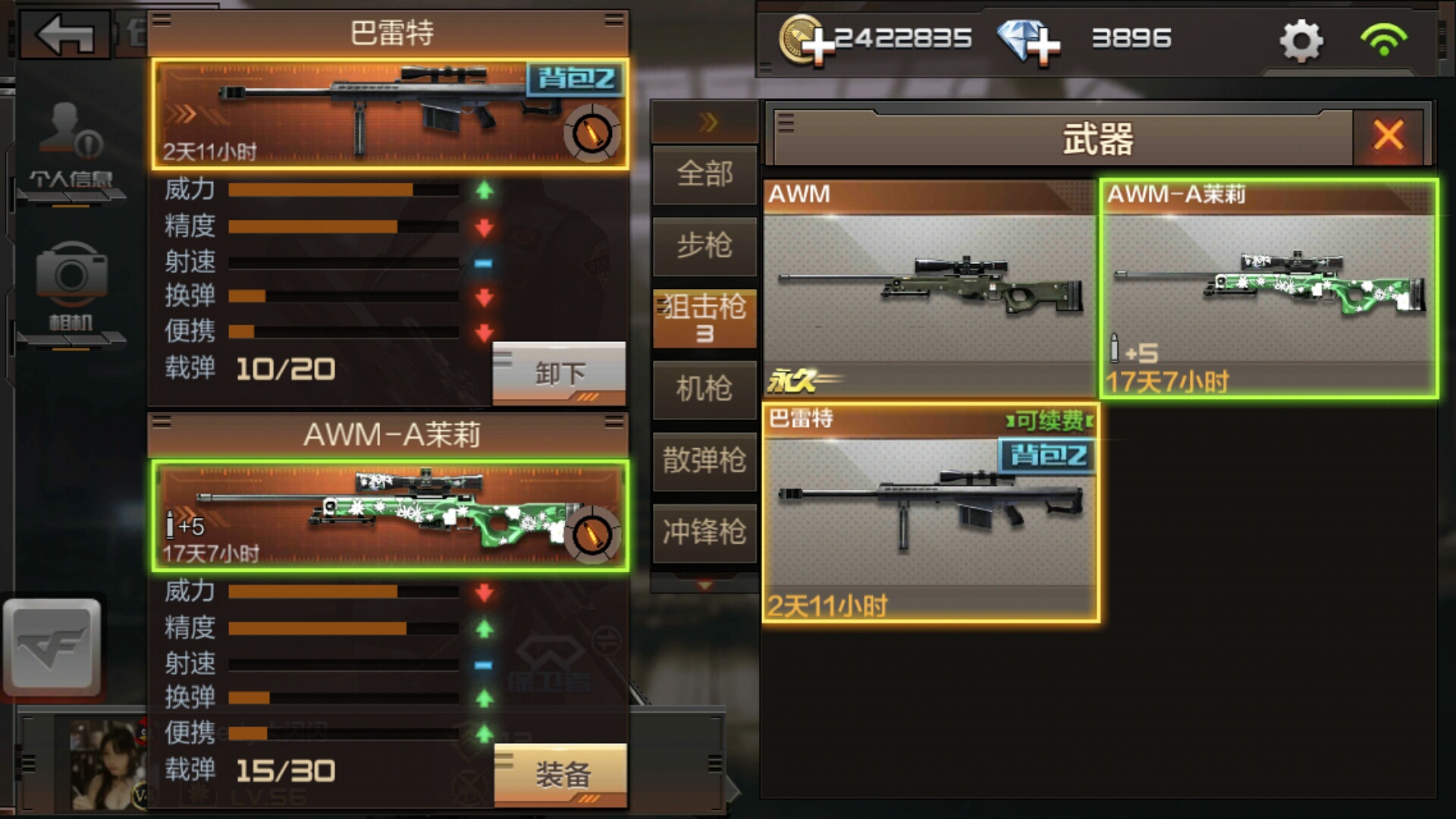Open the 全部 all weapons tab
Image resolution: width=1456 pixels, height=819 pixels.
click(704, 174)
